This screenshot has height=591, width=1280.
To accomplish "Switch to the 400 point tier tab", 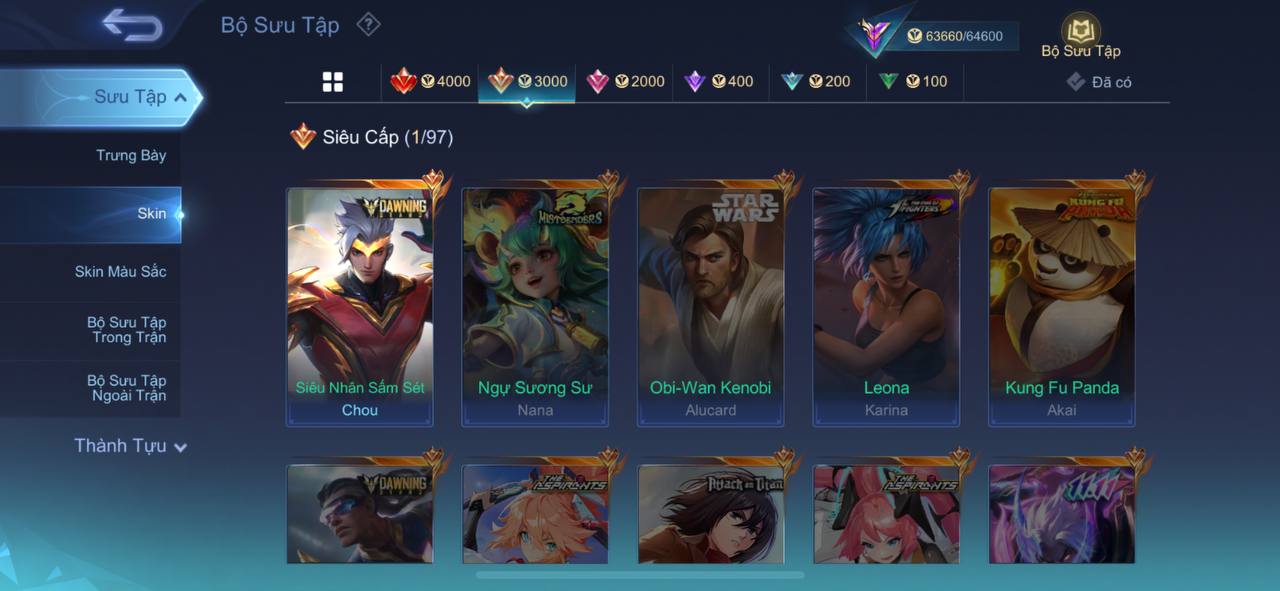I will [719, 81].
